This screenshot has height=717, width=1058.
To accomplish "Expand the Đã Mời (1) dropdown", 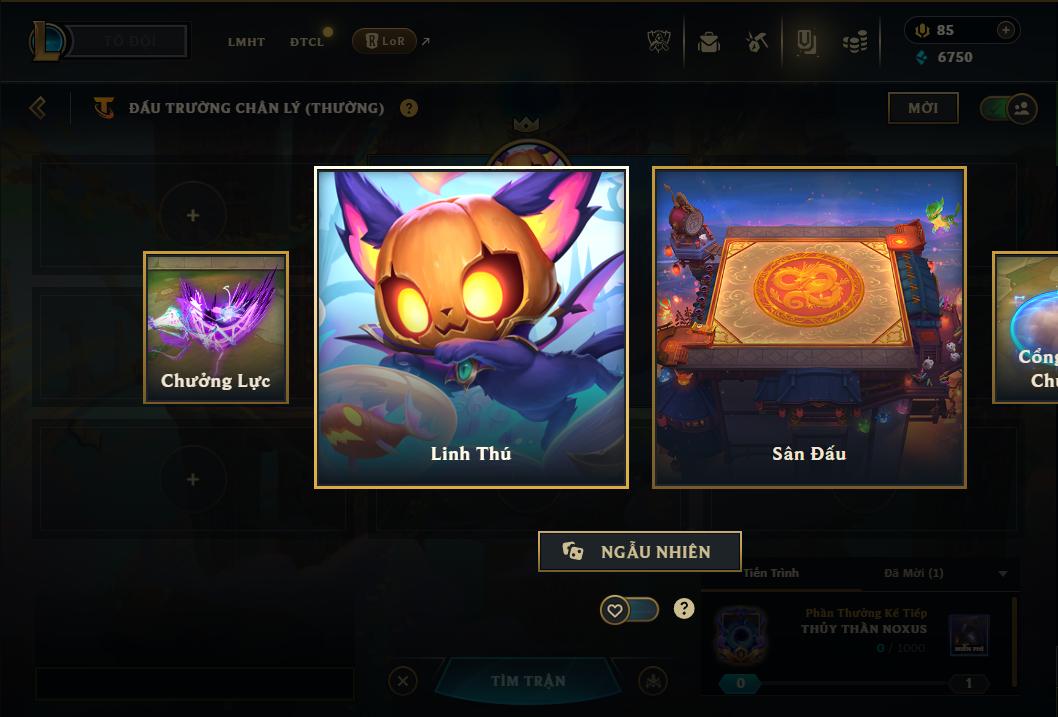I will pos(1003,574).
